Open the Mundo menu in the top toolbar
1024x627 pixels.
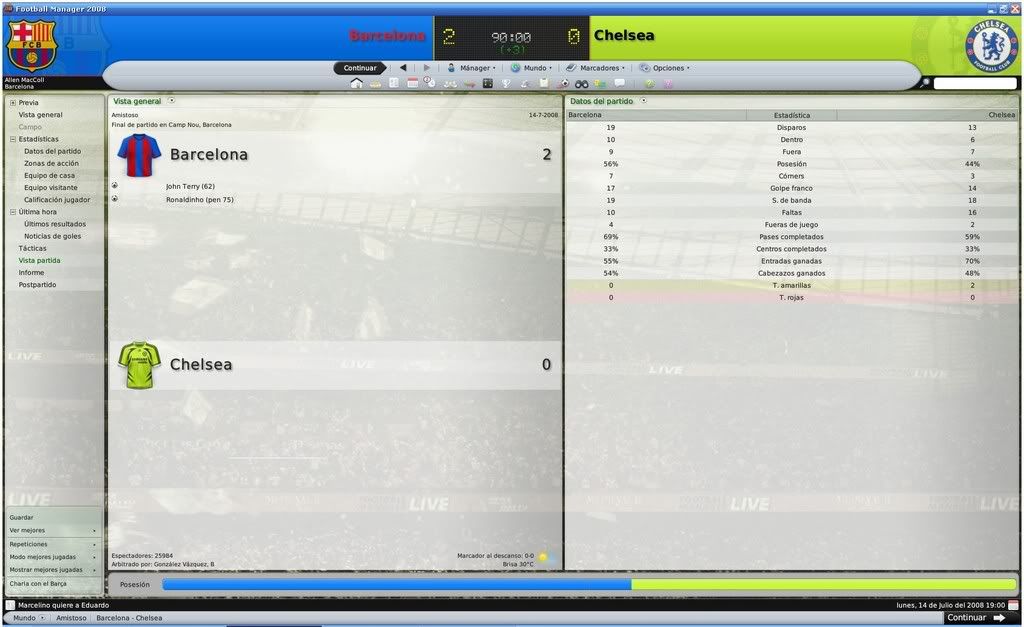[530, 68]
